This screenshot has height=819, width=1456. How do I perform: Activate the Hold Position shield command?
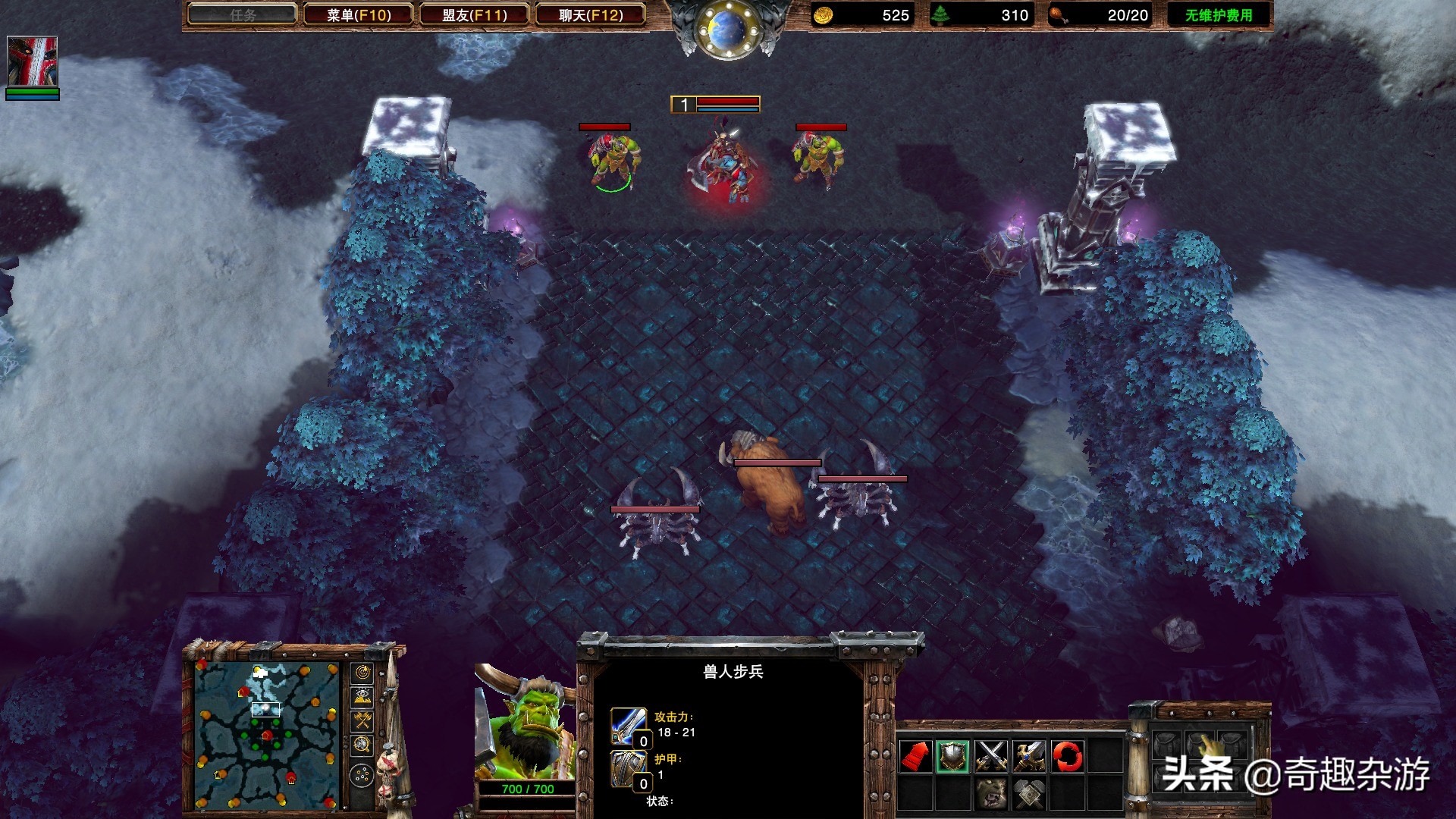point(953,757)
